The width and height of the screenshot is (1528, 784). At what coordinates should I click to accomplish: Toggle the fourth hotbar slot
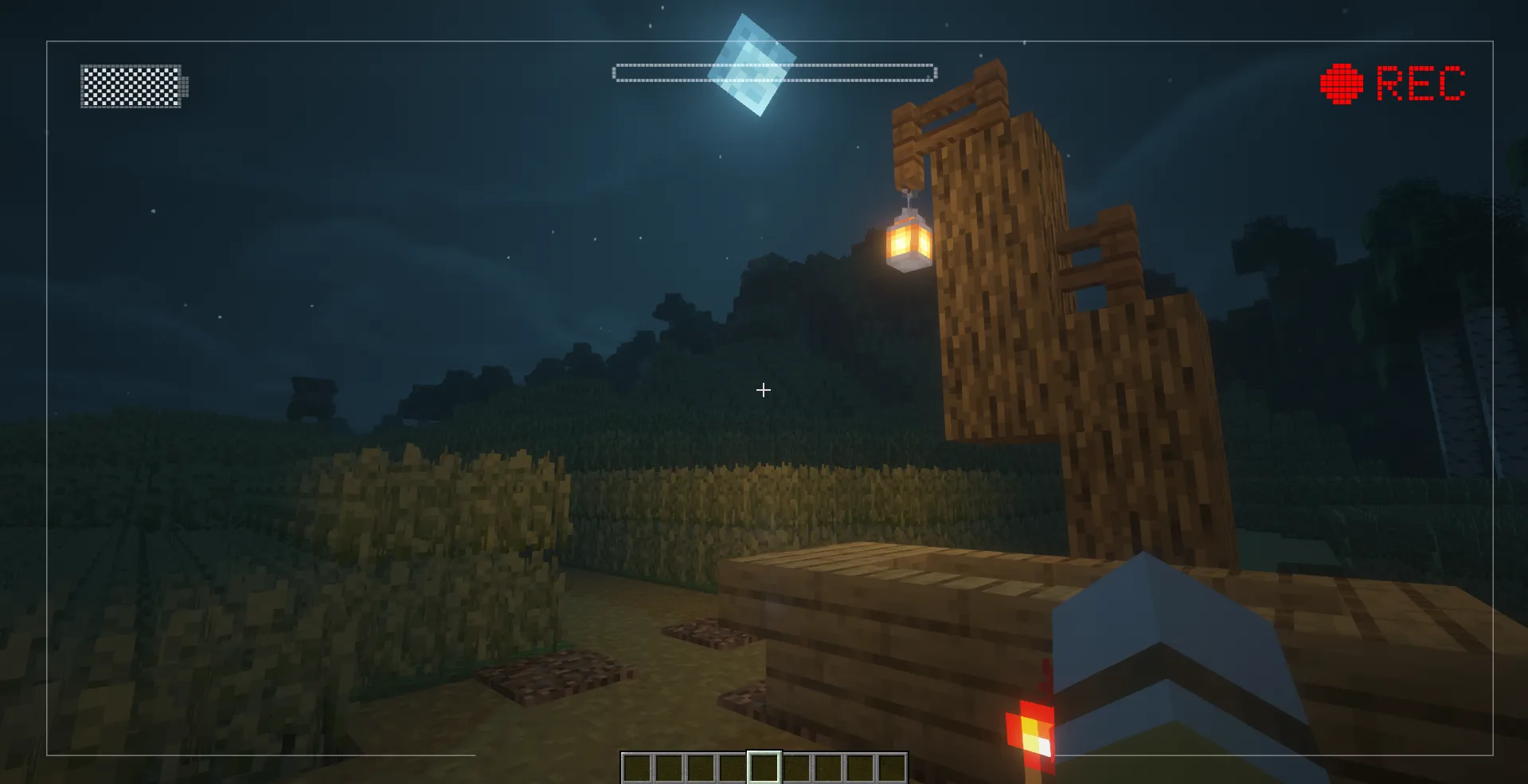coord(732,766)
